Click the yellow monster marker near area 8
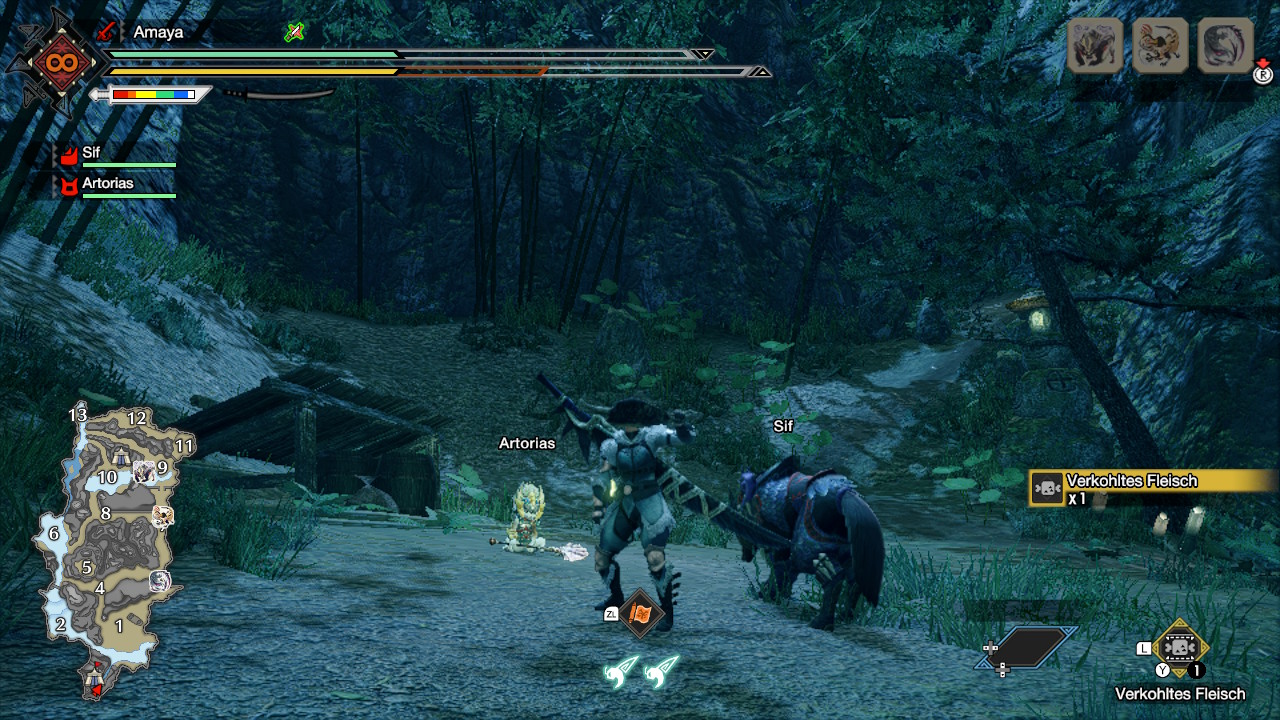The height and width of the screenshot is (720, 1280). 163,516
